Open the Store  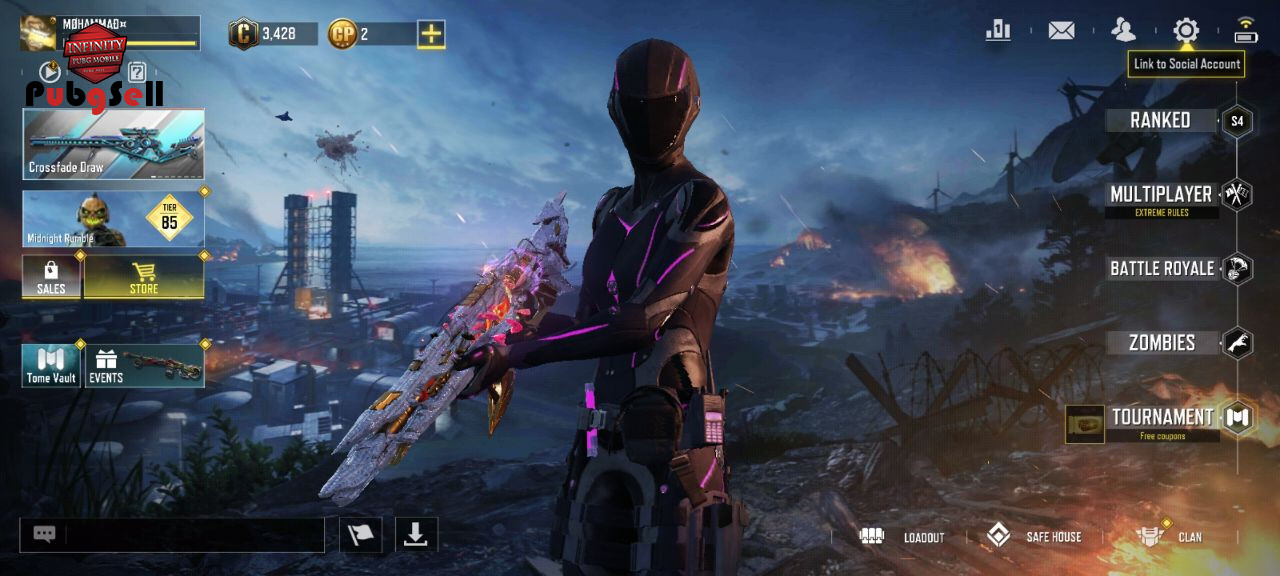[144, 276]
